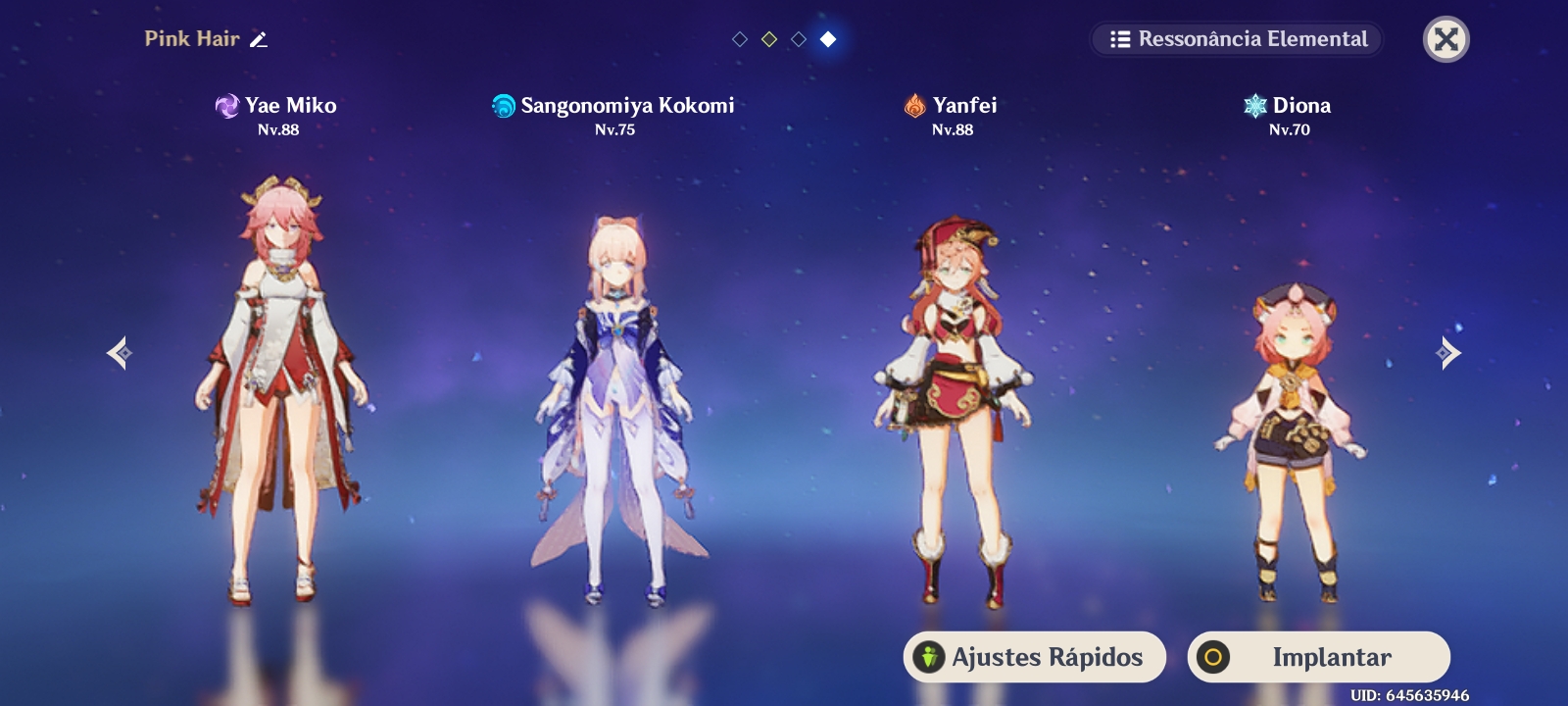Viewport: 1568px width, 706px height.
Task: Select the fourth filled team diamond
Action: (828, 39)
